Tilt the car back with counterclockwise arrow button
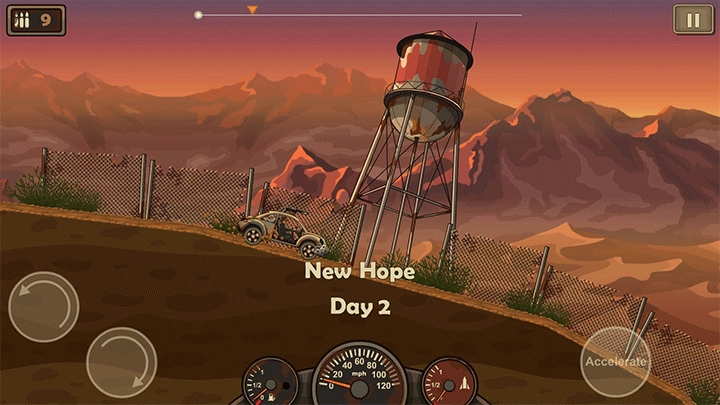The image size is (720, 405). point(44,306)
